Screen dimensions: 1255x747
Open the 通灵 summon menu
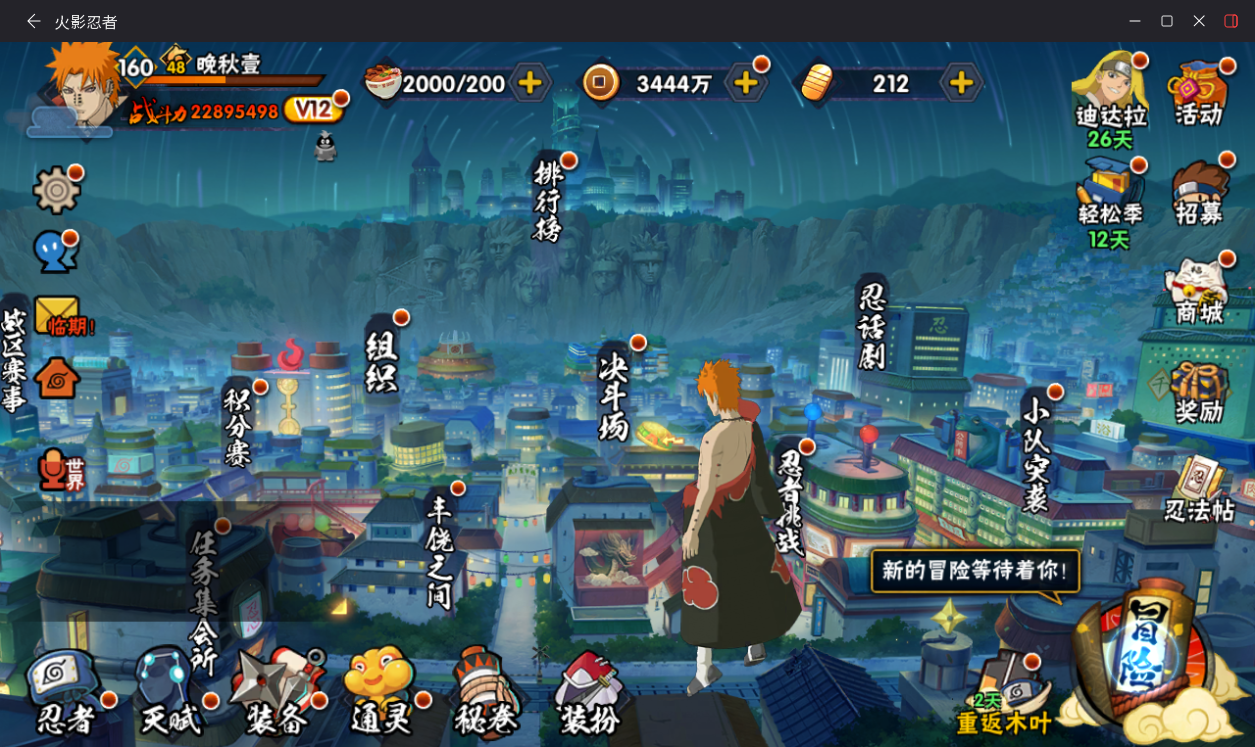380,692
